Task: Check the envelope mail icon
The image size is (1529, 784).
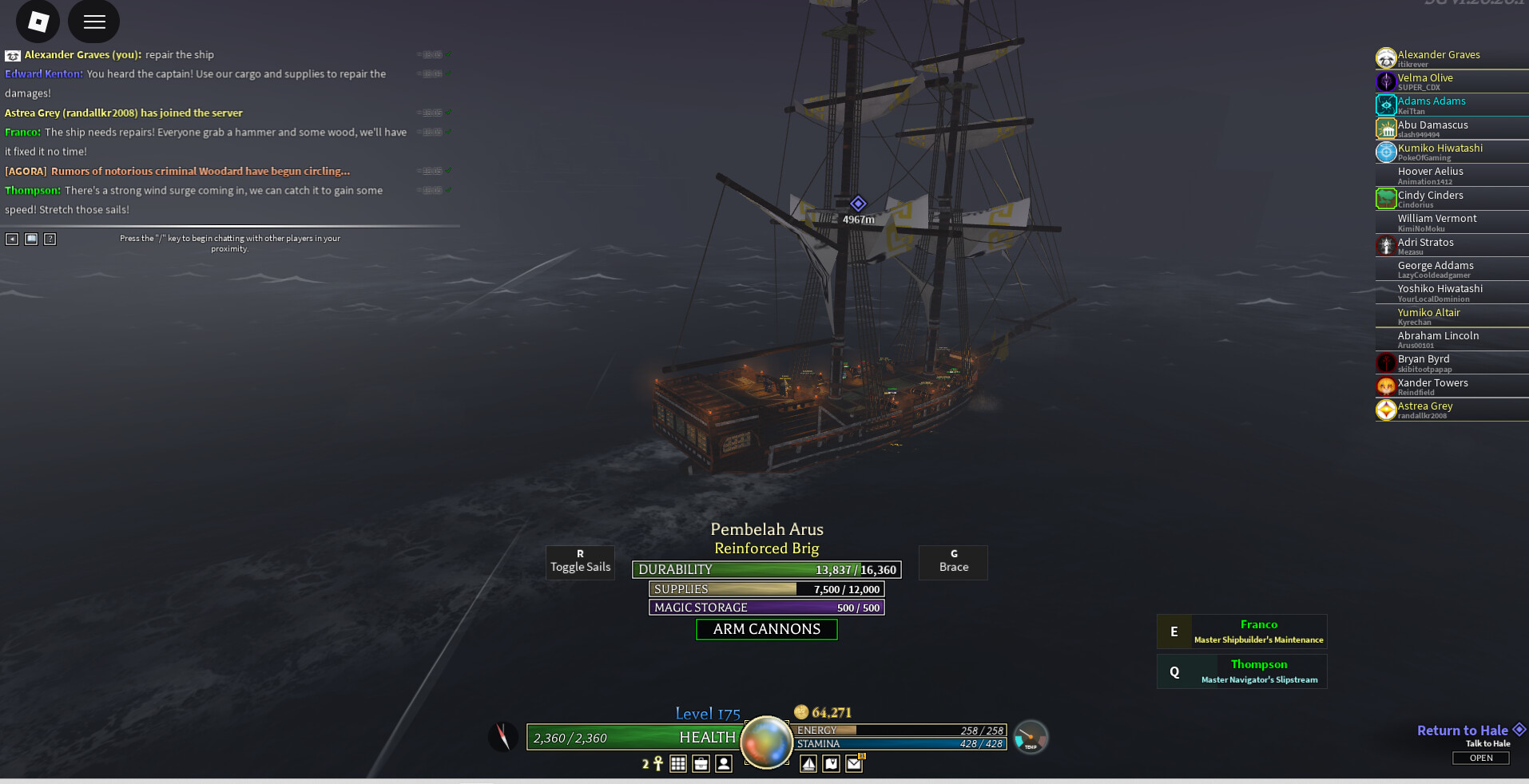Action: click(854, 764)
